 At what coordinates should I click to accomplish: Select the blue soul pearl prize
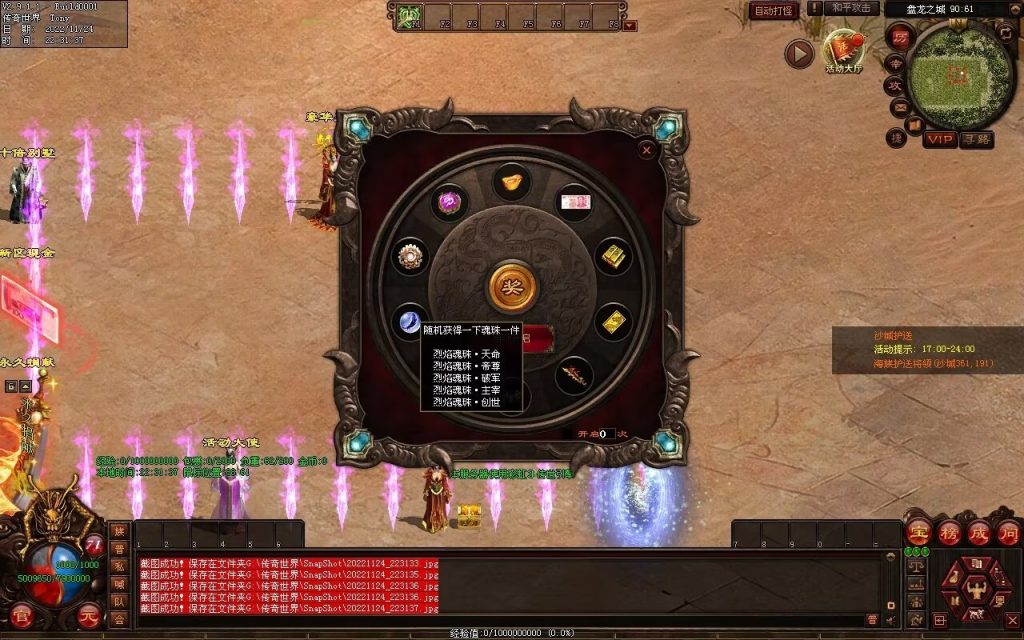(x=411, y=320)
